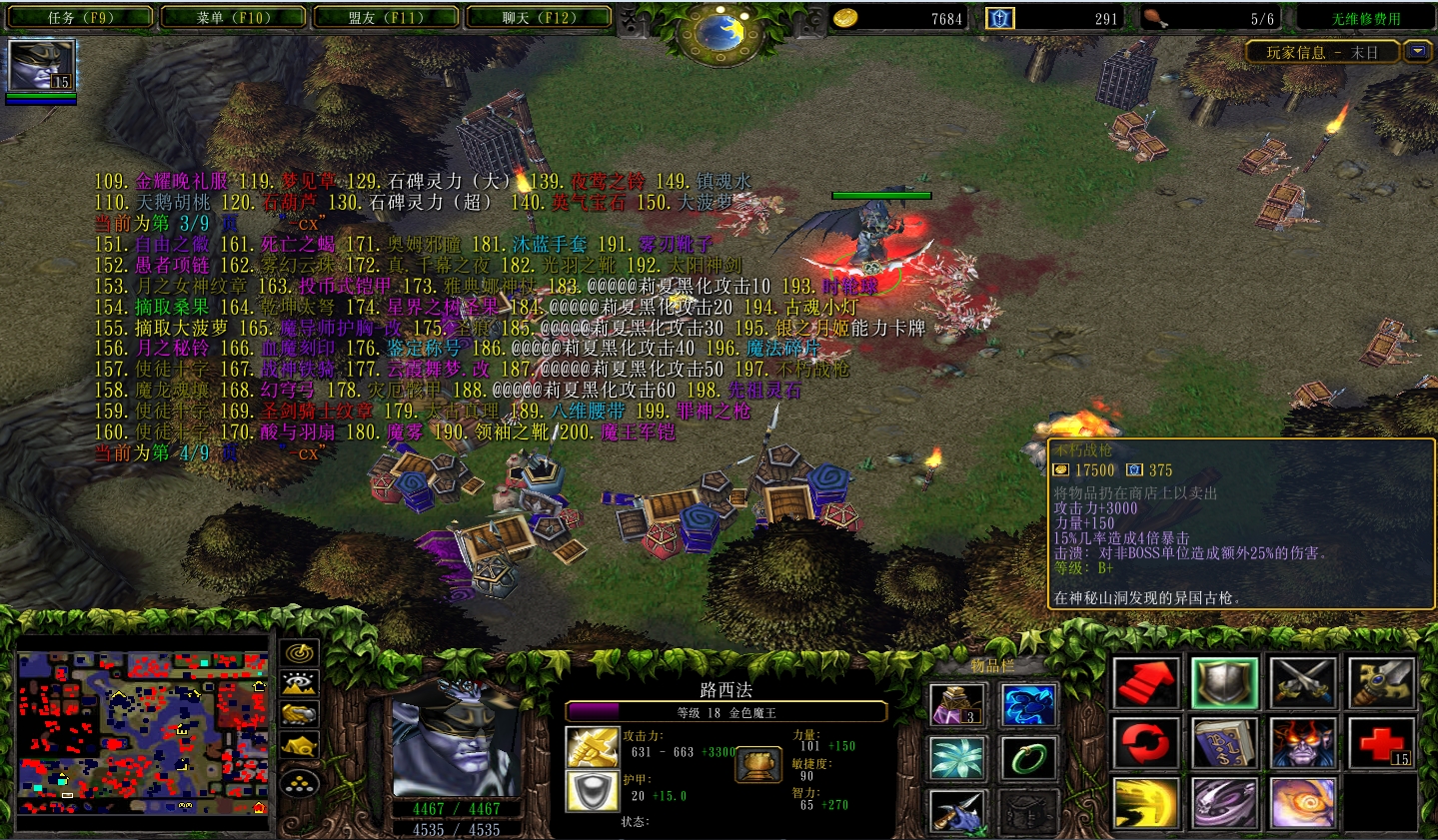Collapse the 玩家信息 panel via its arrow button

point(1417,52)
